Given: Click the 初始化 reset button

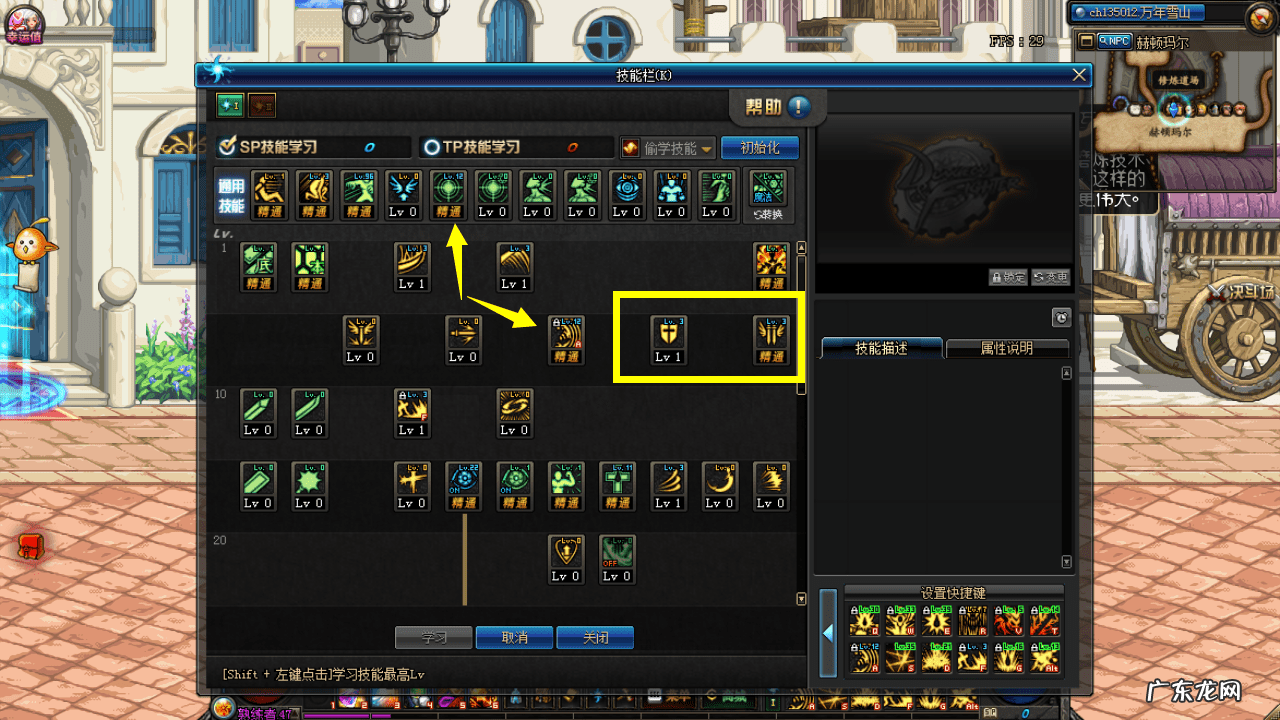Looking at the screenshot, I should 759,147.
